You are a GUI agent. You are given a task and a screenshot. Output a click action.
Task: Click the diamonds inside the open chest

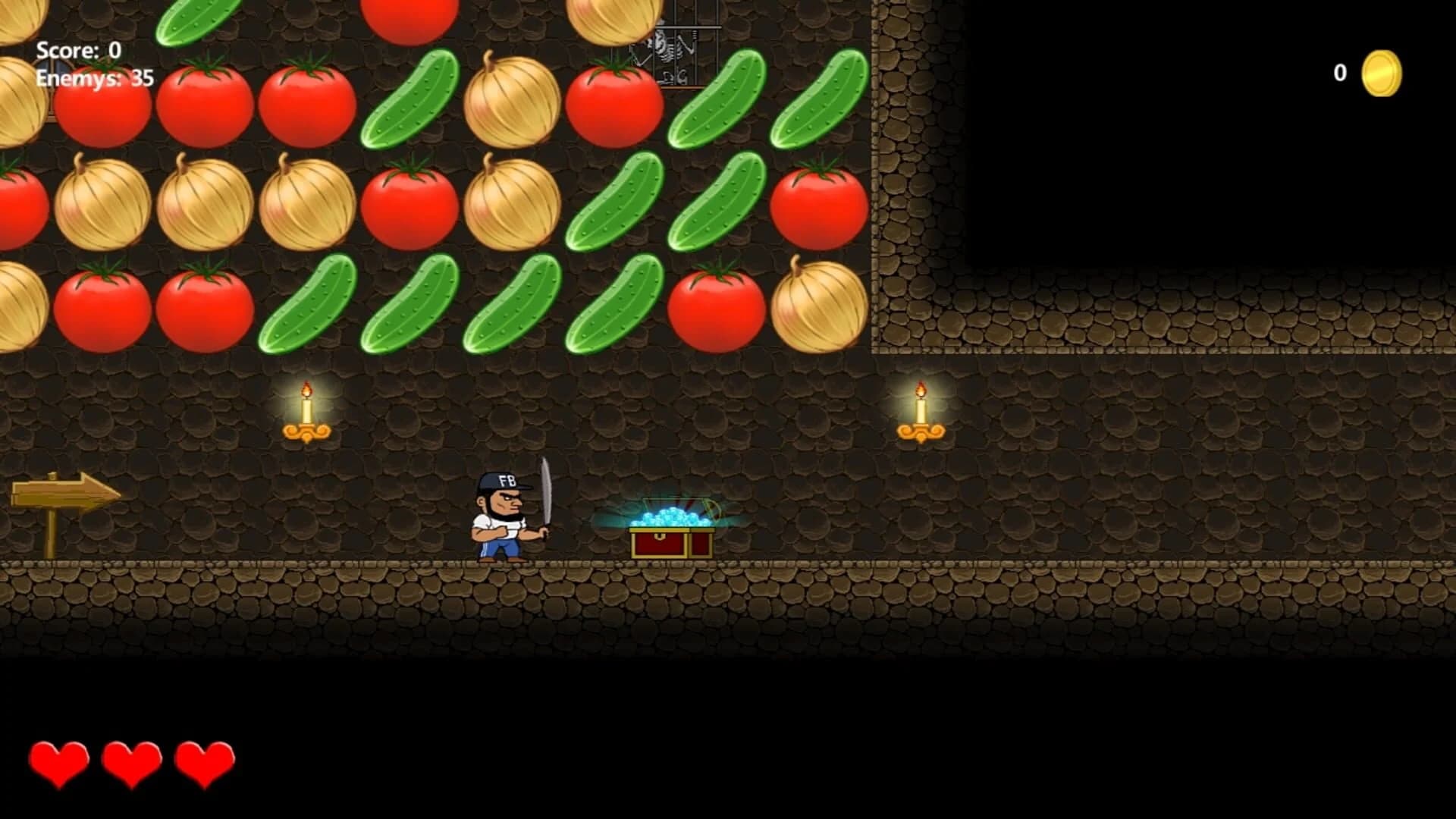click(671, 519)
